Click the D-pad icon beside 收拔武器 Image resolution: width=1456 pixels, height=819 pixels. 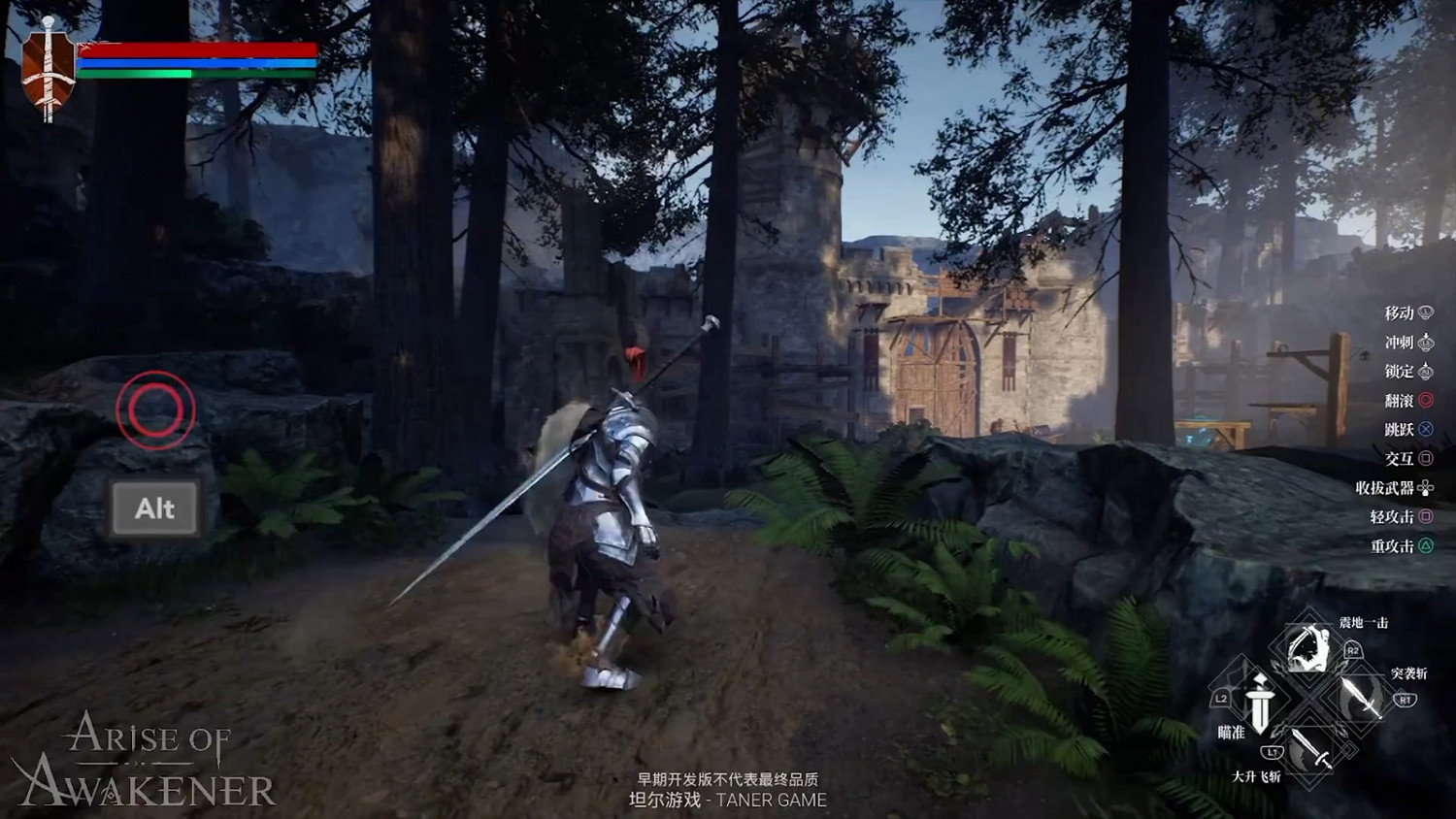[1426, 488]
